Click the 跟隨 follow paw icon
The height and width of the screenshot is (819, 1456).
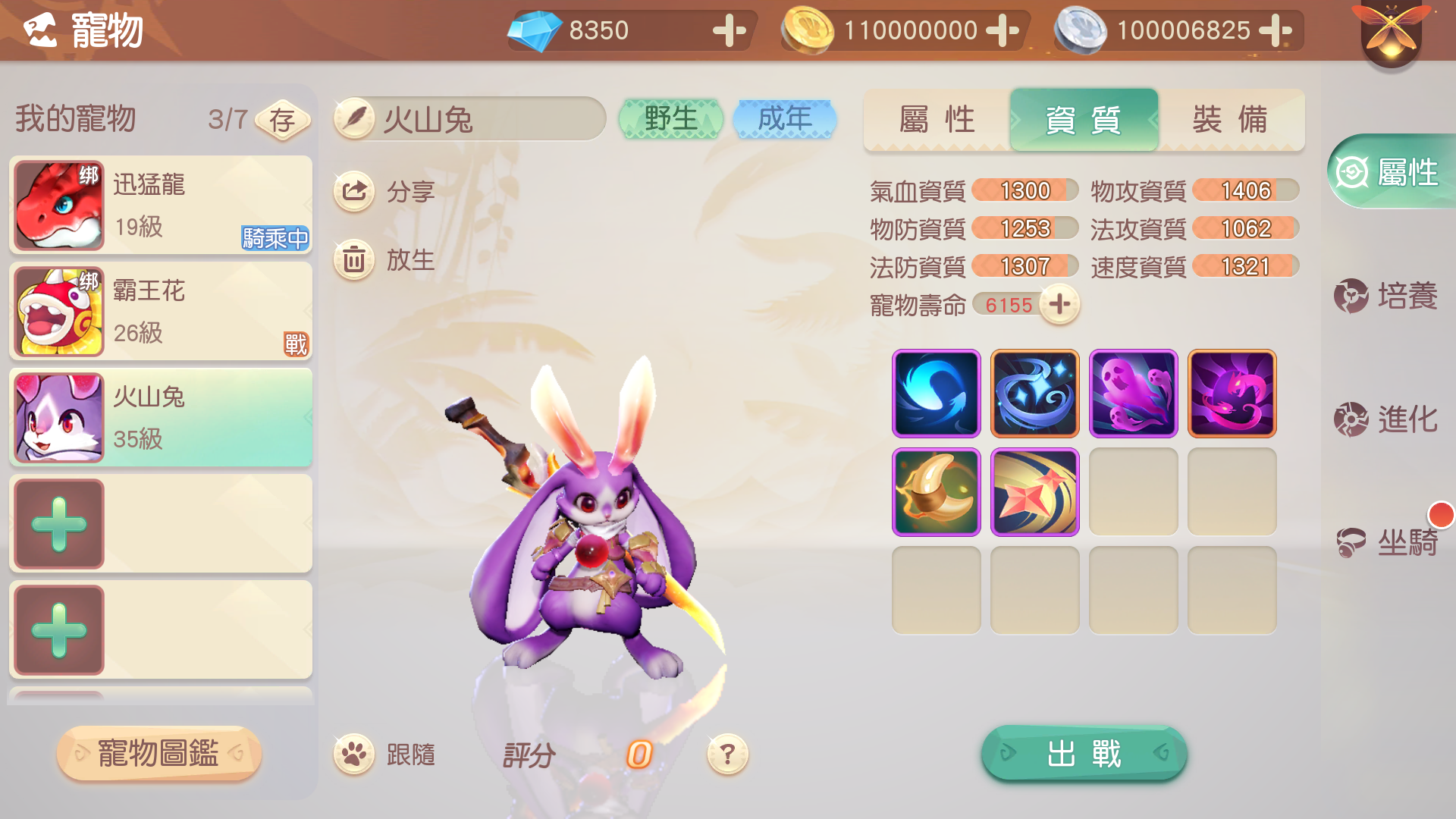[x=353, y=753]
